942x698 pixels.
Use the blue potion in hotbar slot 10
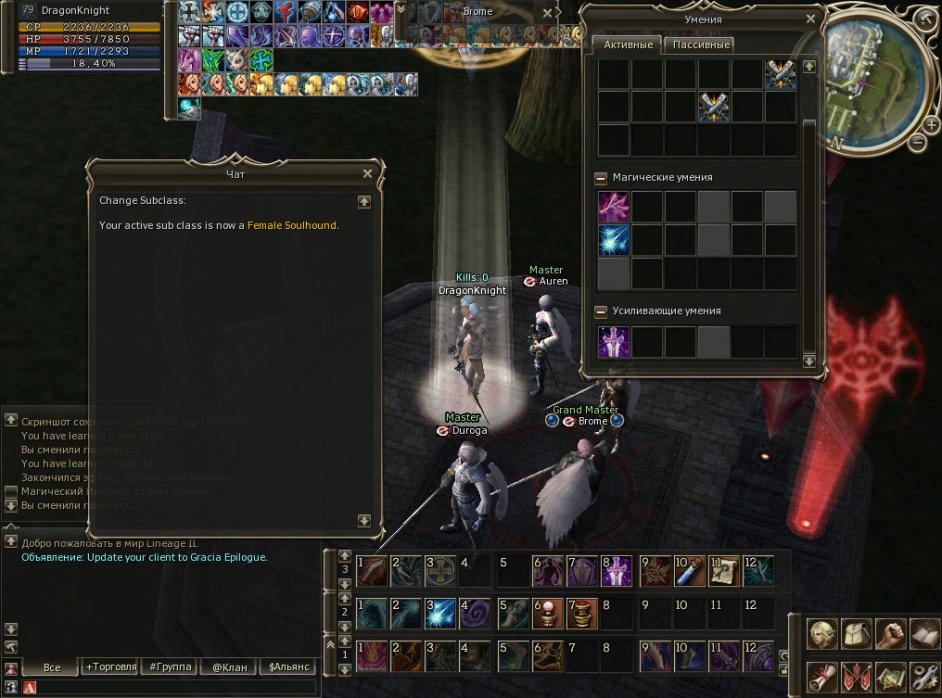pyautogui.click(x=689, y=571)
